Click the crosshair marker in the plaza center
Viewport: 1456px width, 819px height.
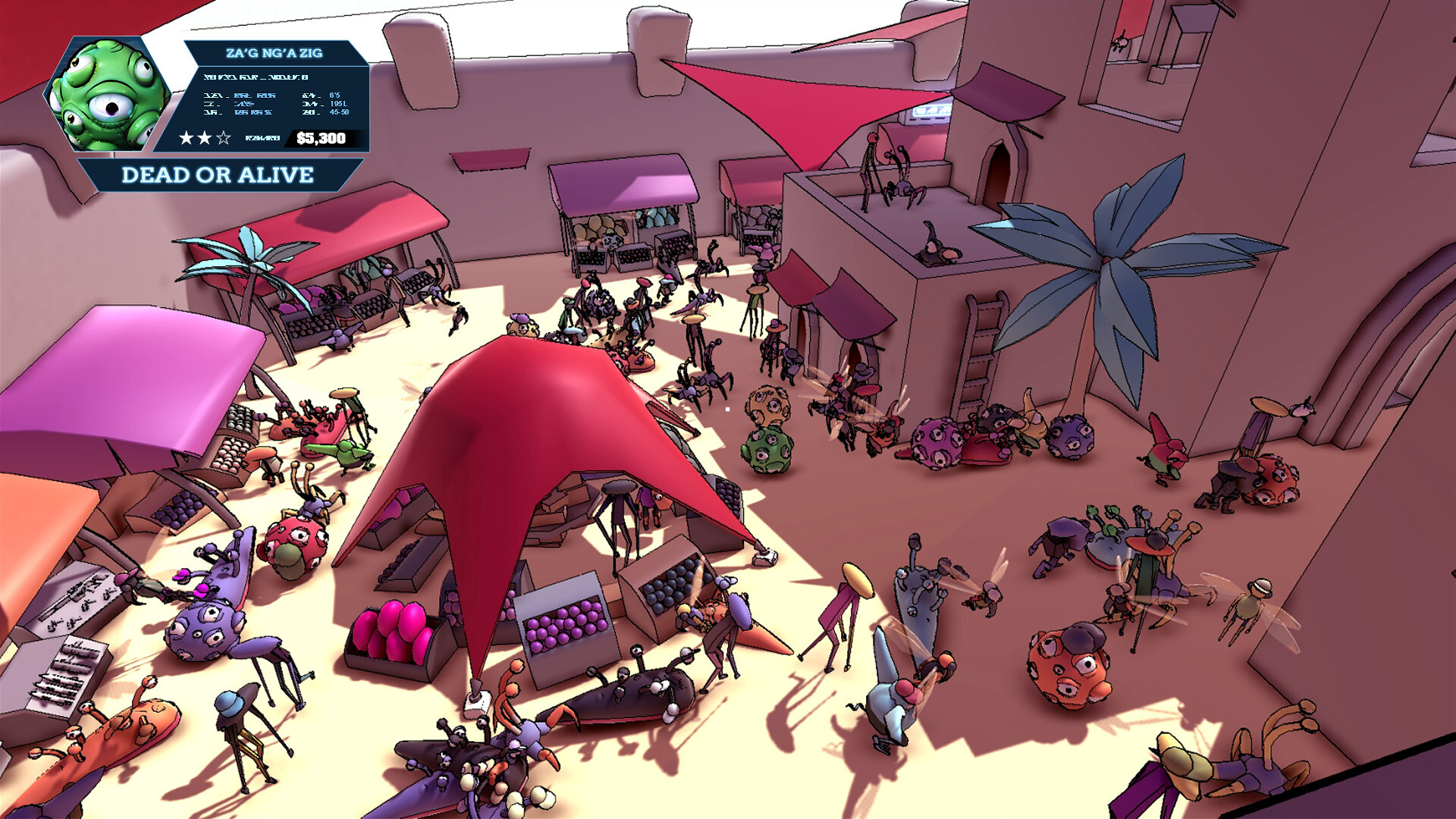[x=729, y=409]
